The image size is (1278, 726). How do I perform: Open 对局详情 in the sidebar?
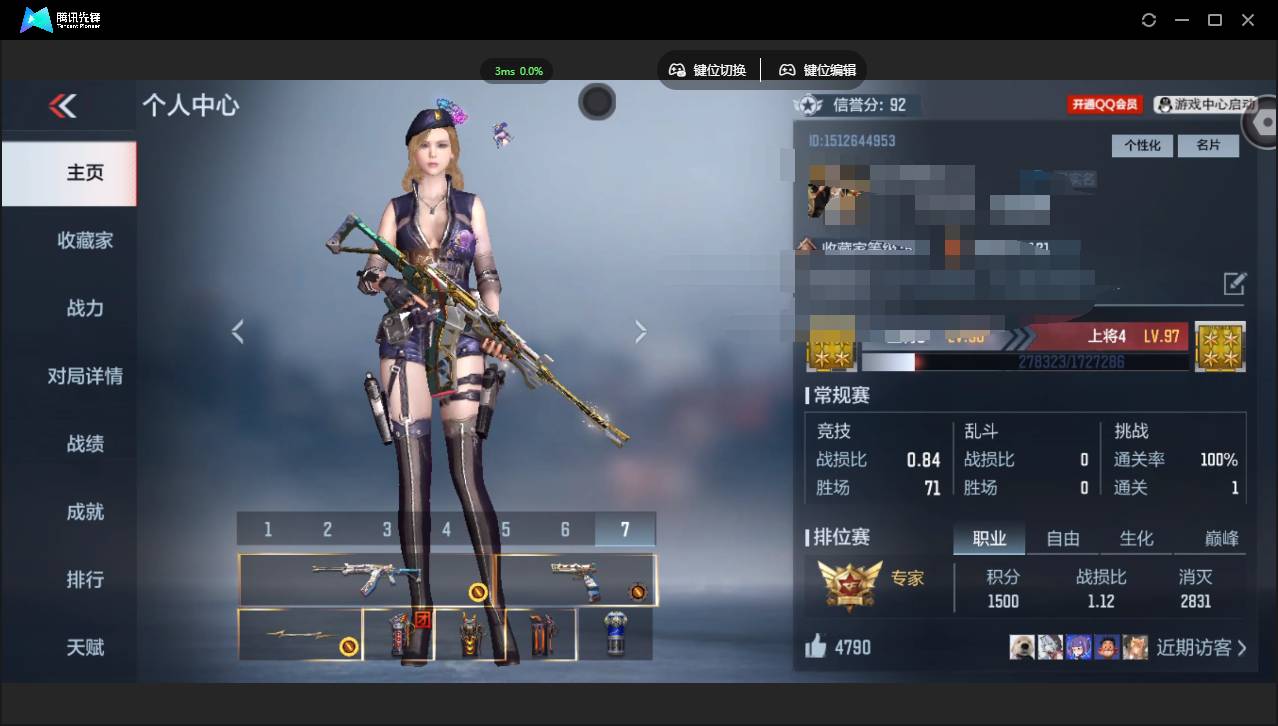point(85,376)
